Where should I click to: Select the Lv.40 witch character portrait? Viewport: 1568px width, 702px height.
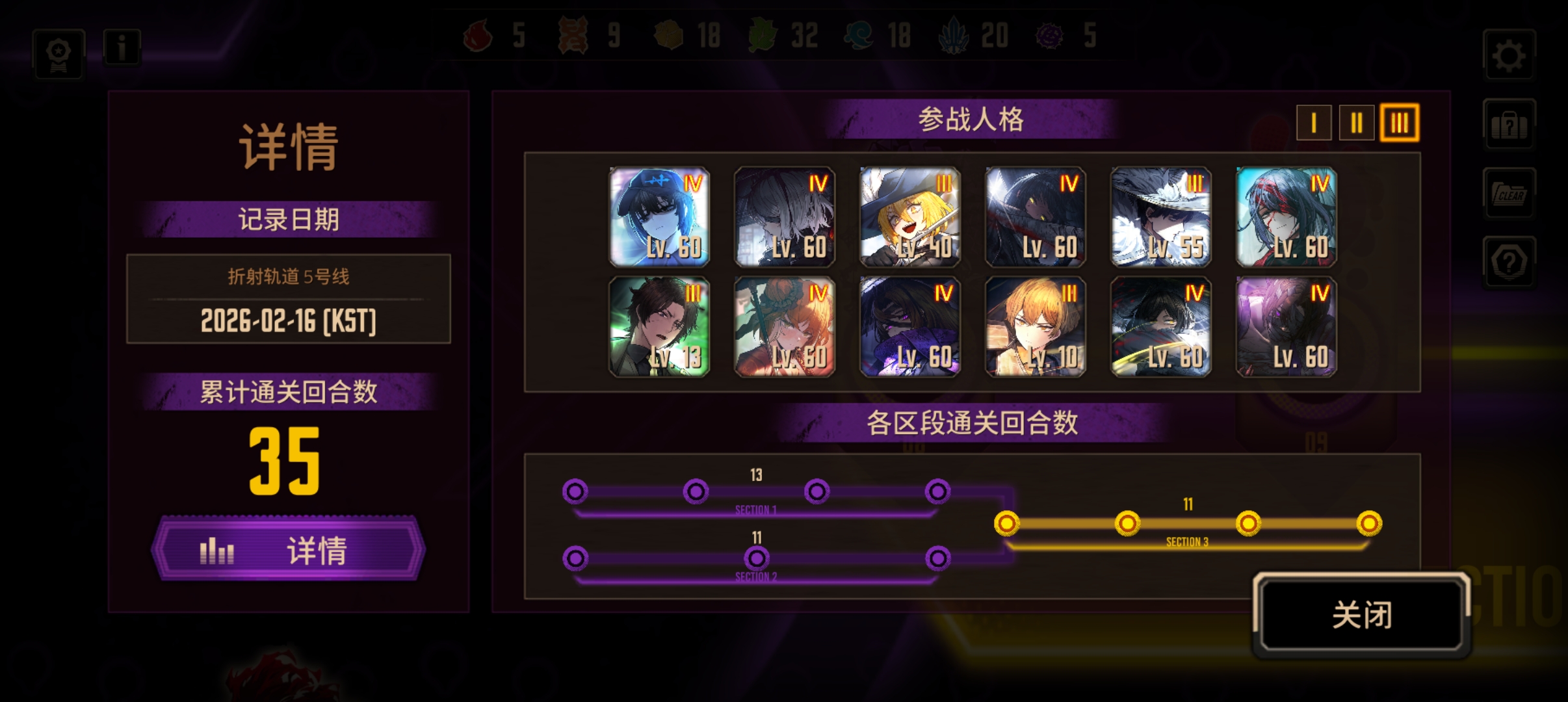coord(910,216)
